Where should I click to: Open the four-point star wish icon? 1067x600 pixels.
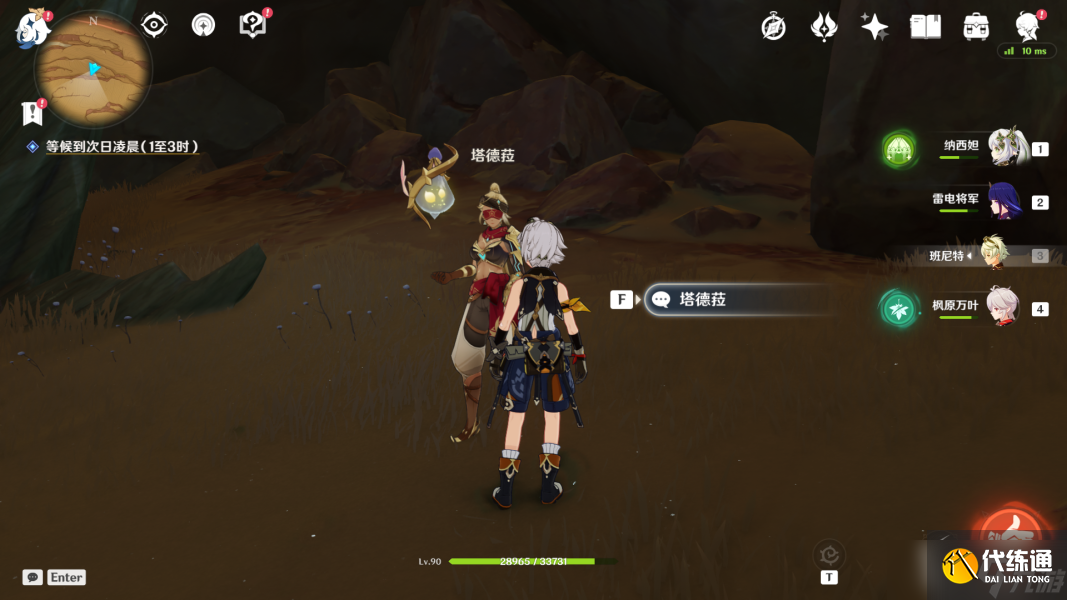[874, 27]
